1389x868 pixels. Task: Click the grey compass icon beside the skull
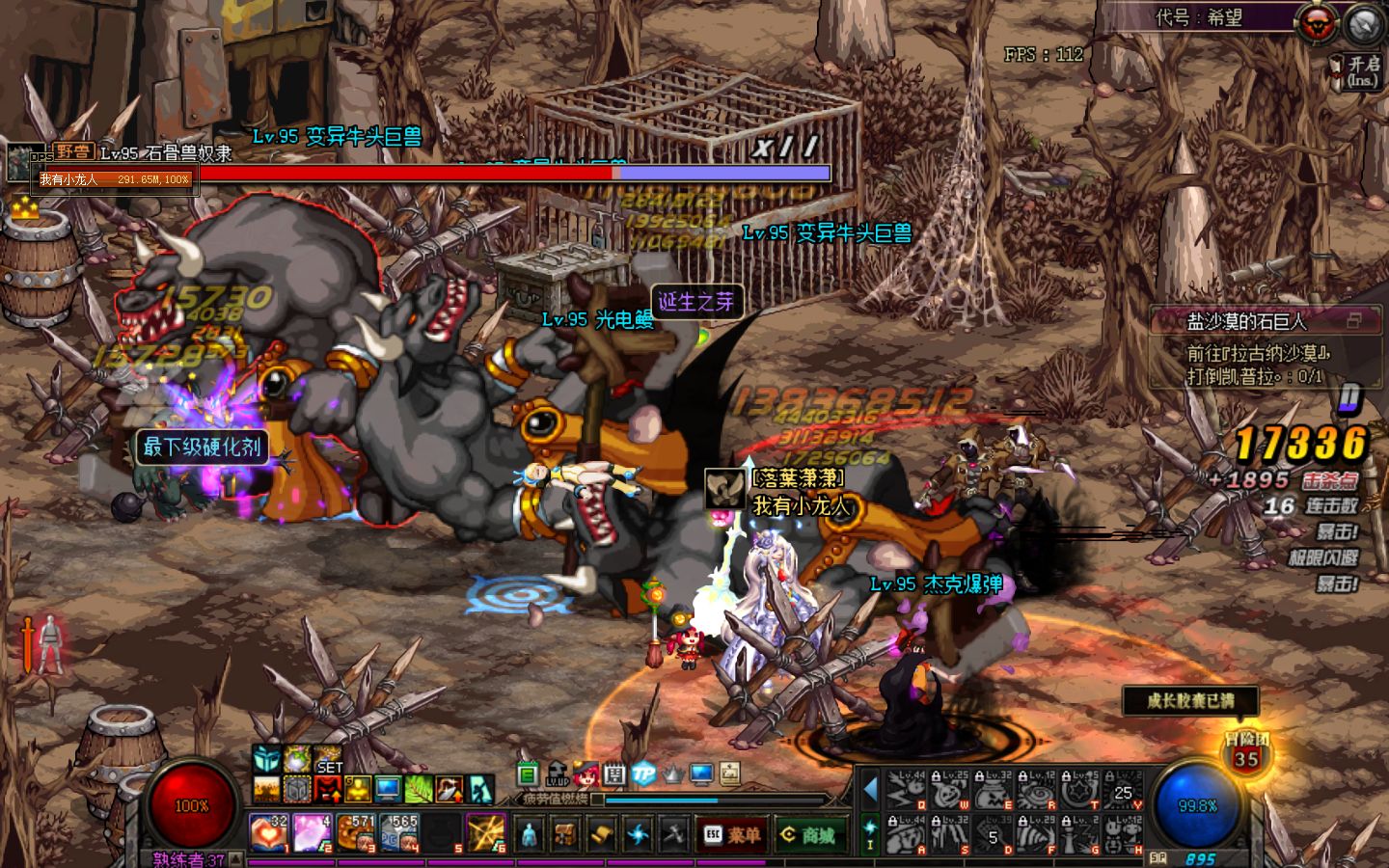point(1363,24)
